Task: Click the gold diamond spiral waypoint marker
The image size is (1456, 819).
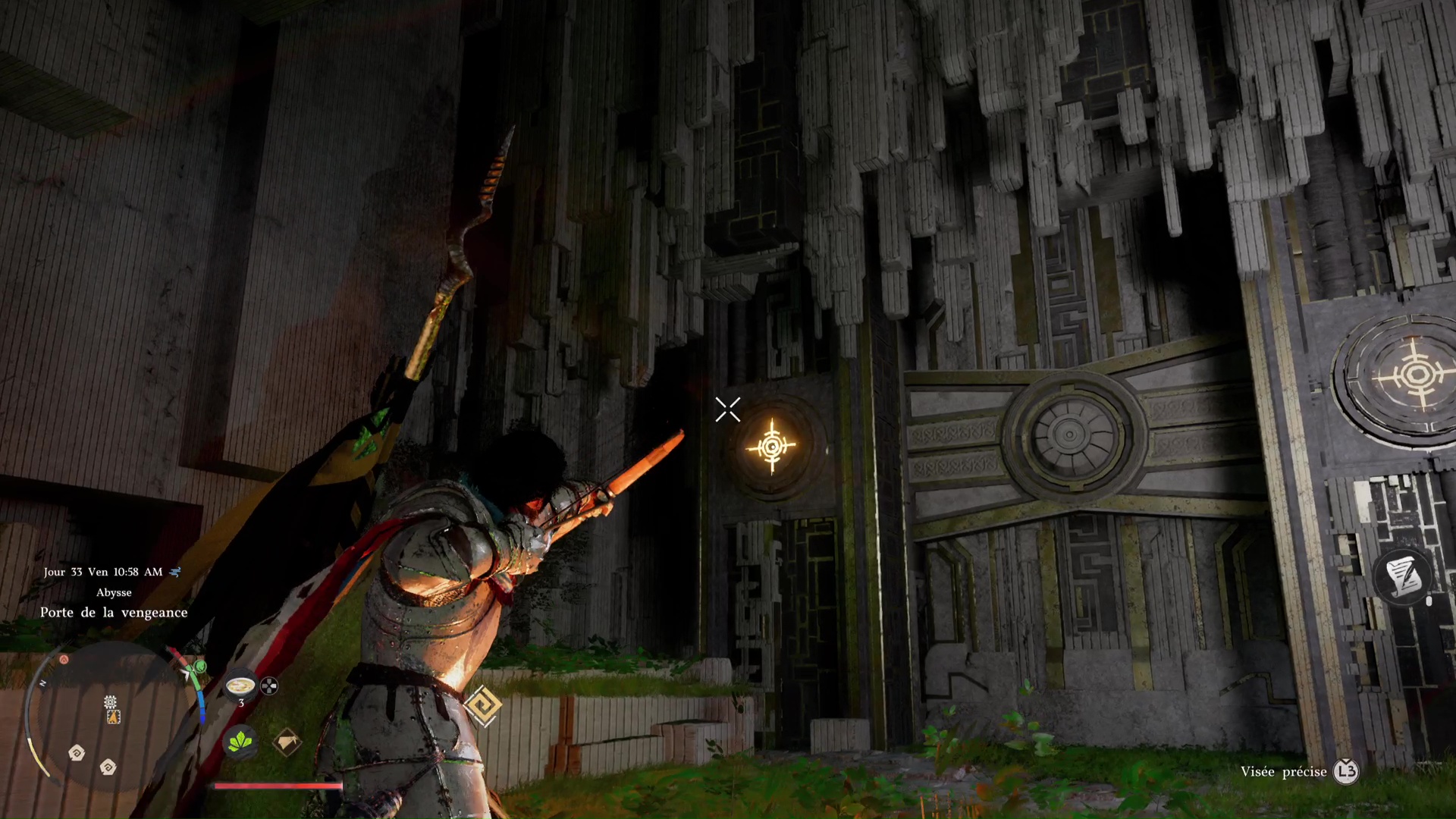Action: tap(483, 707)
